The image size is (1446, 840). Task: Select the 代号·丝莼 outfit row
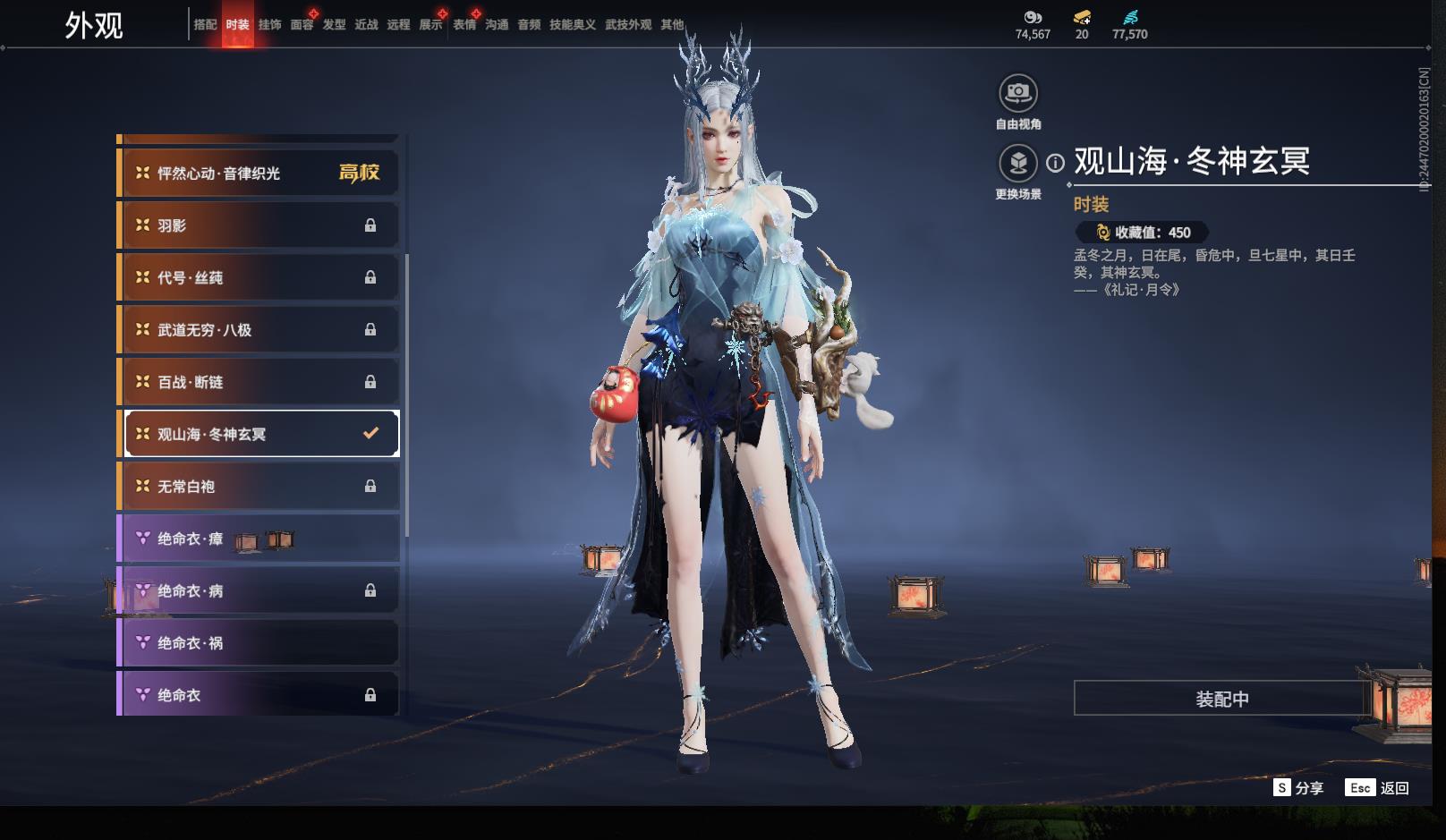259,277
